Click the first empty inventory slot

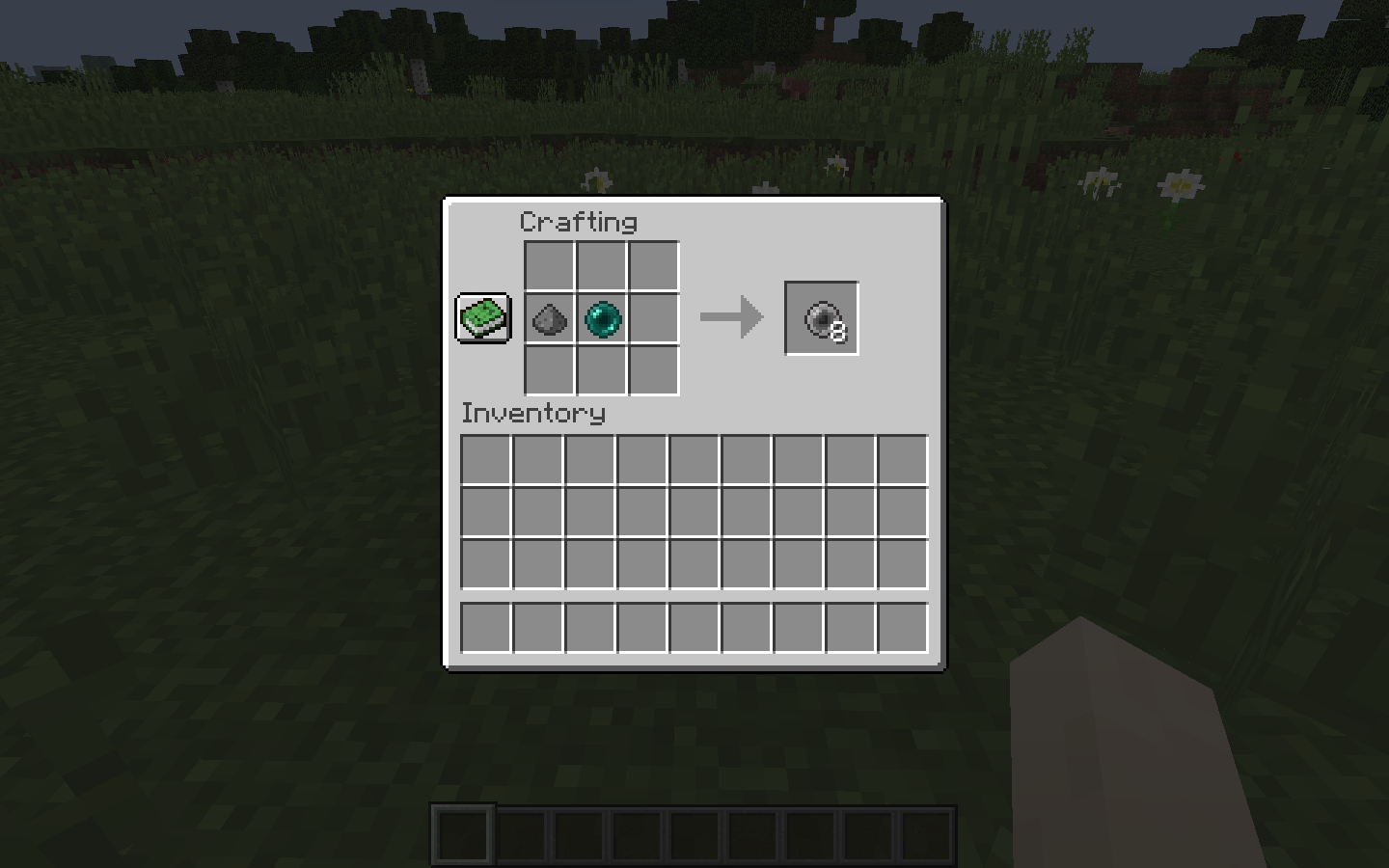[485, 460]
